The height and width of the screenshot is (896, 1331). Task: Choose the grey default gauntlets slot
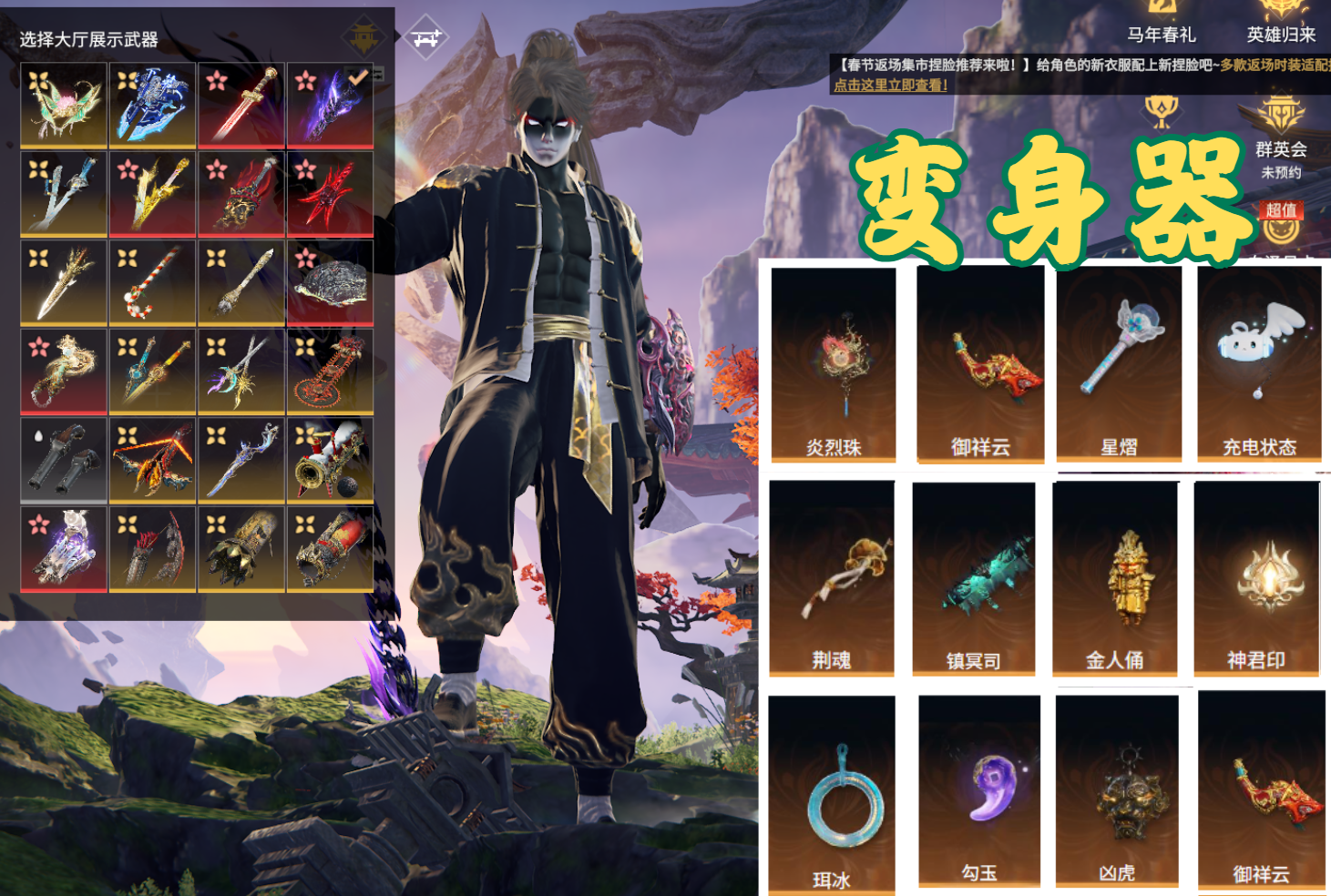64,460
